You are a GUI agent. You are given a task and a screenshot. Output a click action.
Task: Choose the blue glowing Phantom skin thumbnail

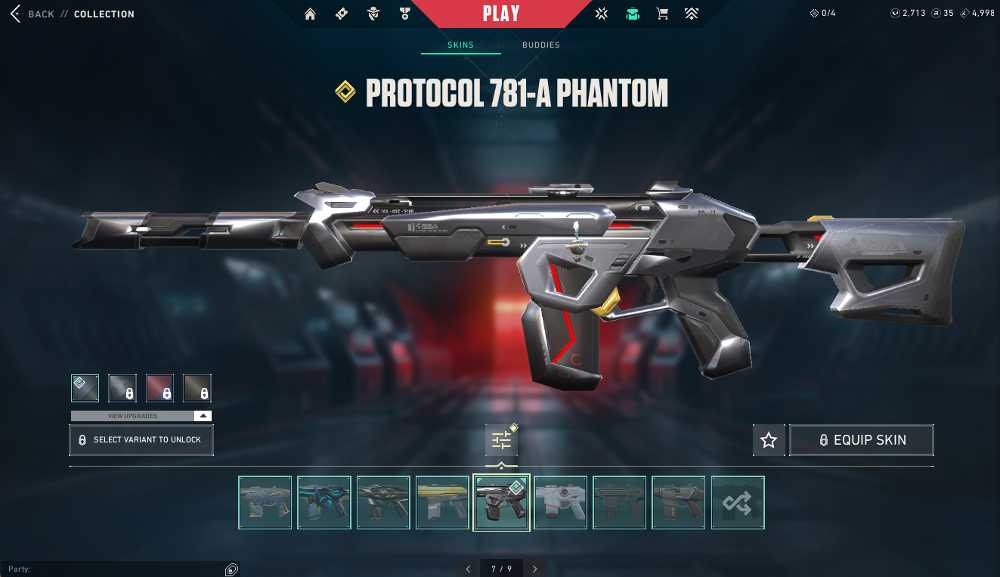[x=324, y=502]
